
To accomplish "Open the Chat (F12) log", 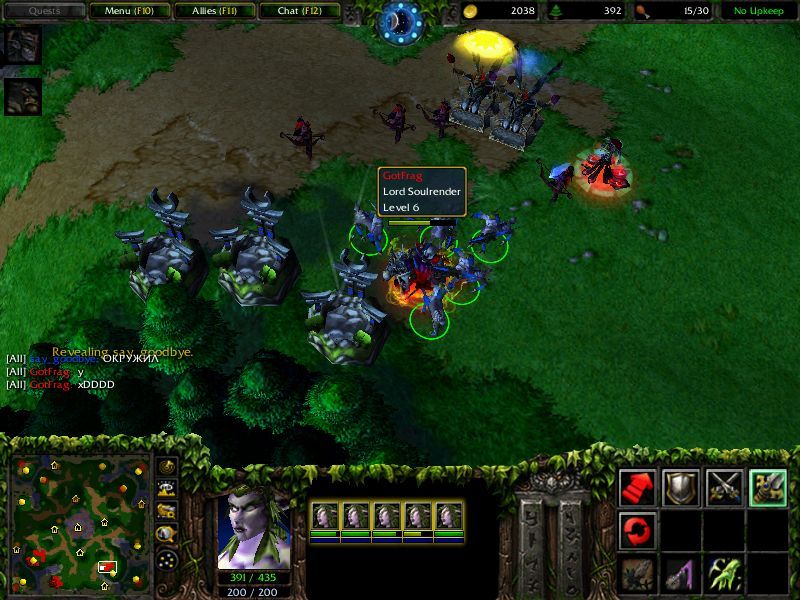I will [299, 11].
